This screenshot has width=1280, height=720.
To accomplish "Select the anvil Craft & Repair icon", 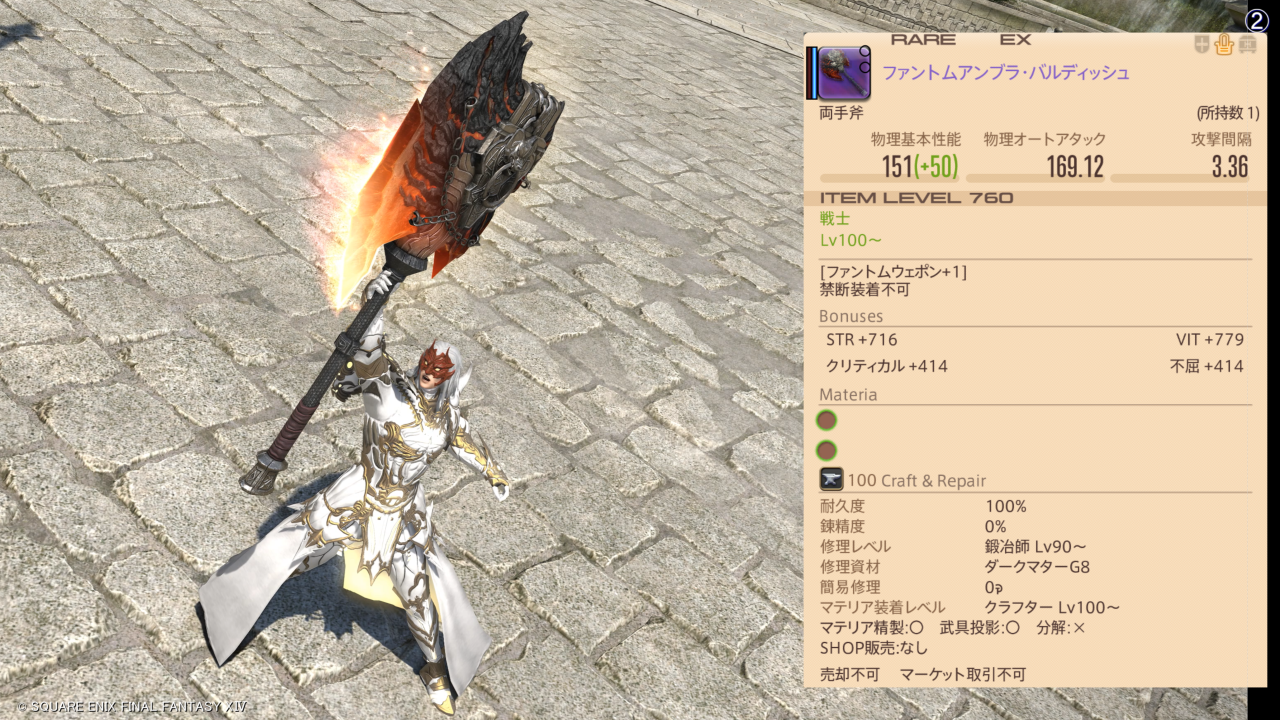I will (831, 480).
